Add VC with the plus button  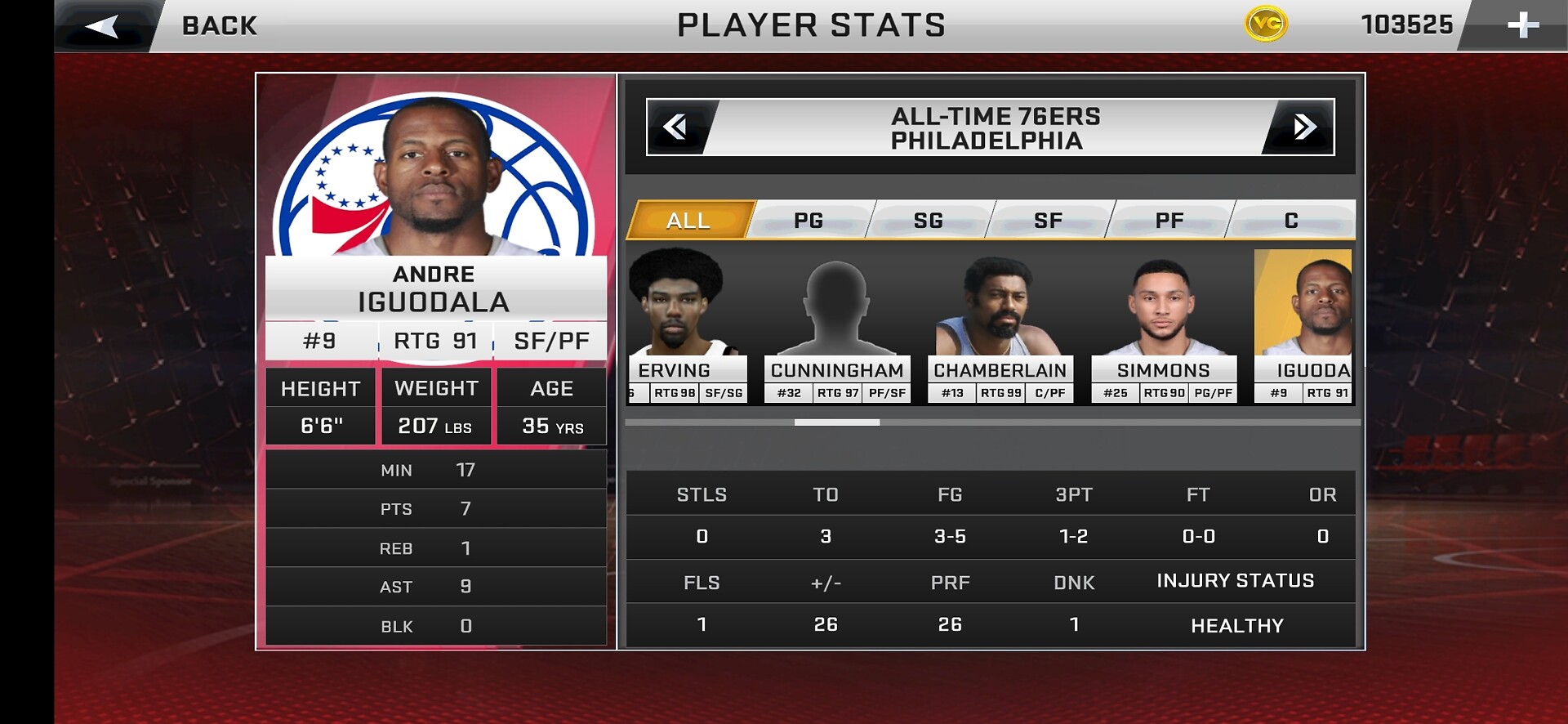pos(1522,25)
